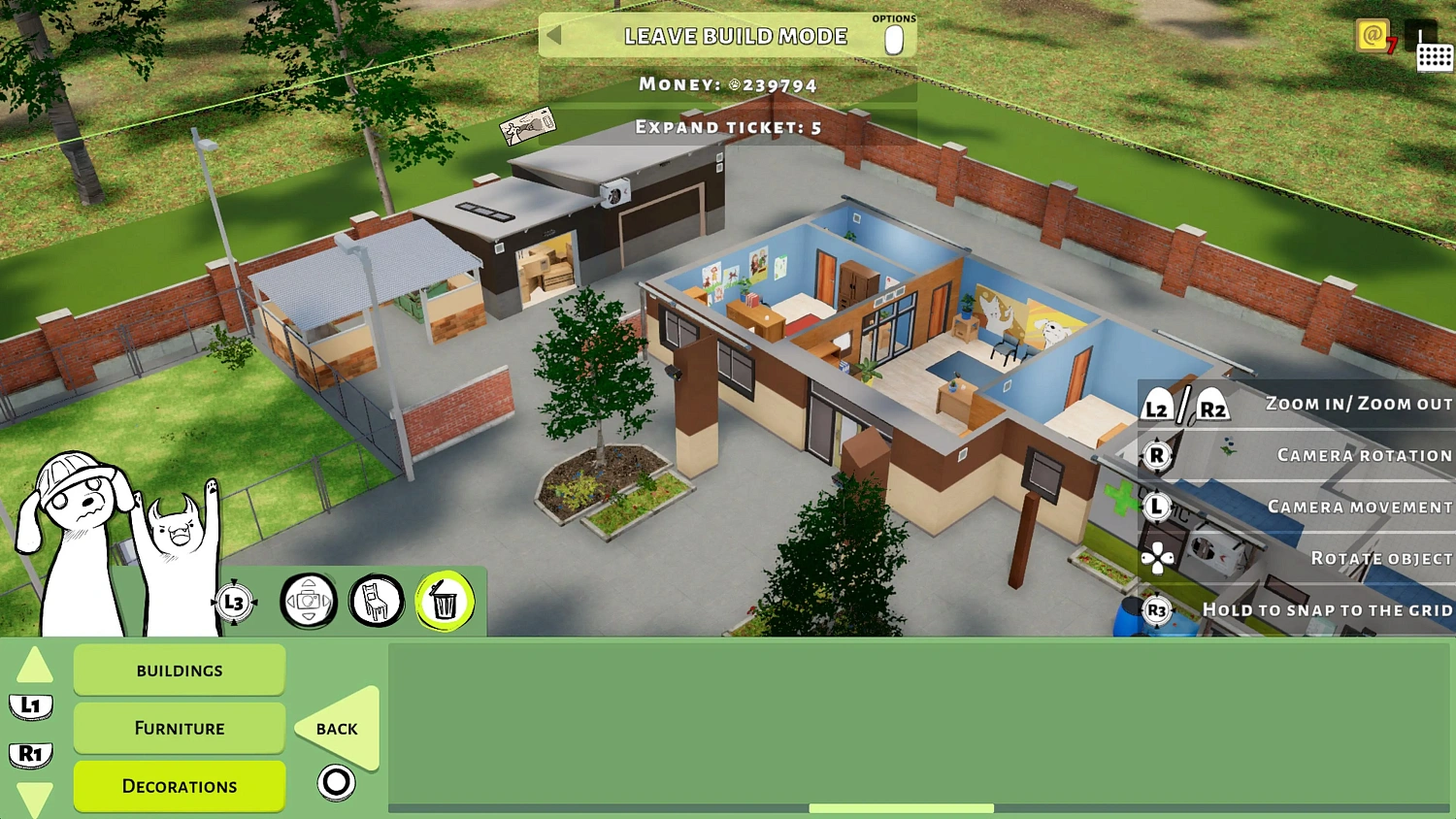
Task: Click the left arrow beside Leave Build Mode
Action: click(x=552, y=36)
